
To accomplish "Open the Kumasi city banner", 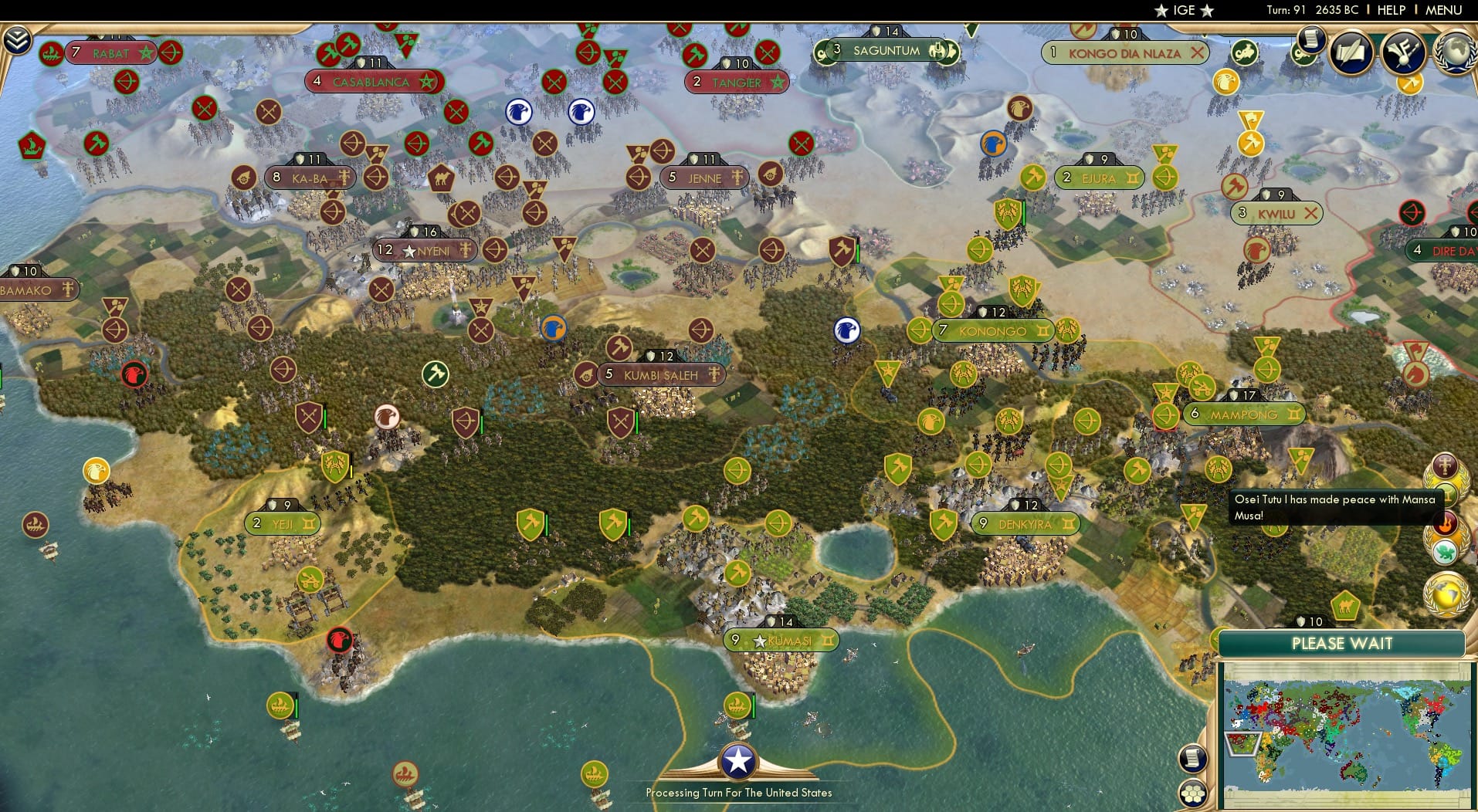I will pos(782,640).
